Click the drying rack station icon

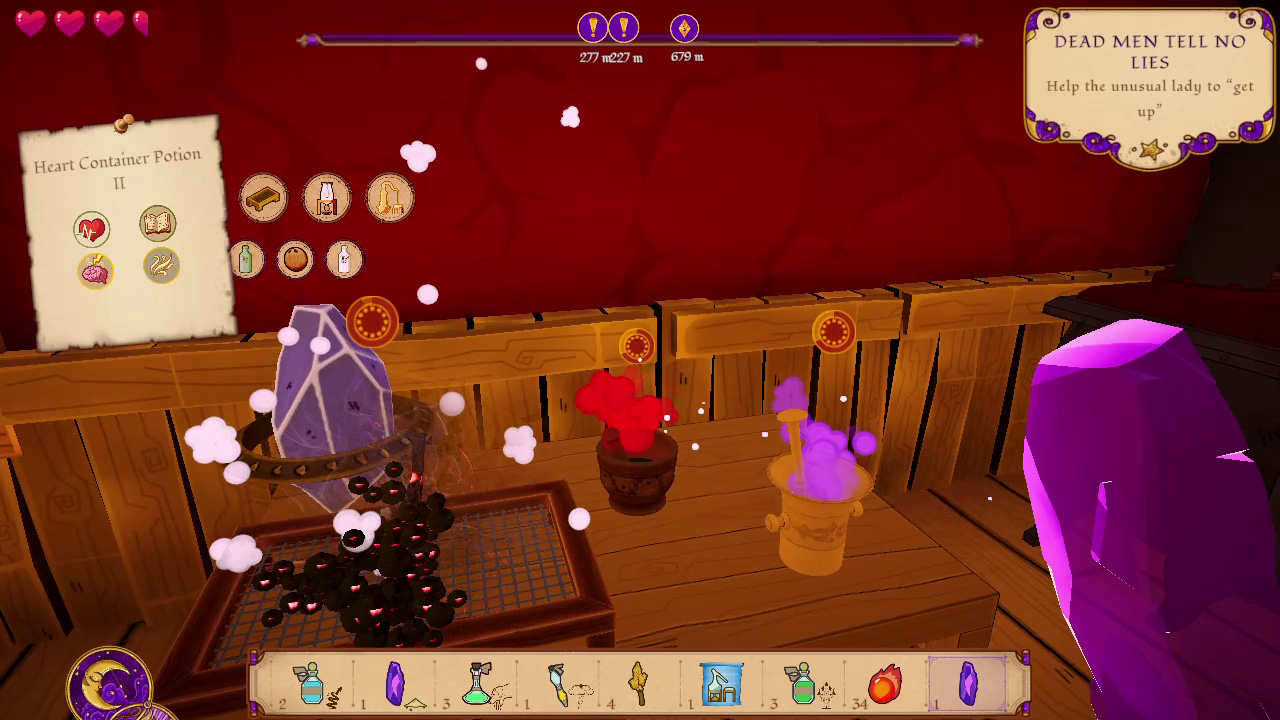click(x=261, y=197)
